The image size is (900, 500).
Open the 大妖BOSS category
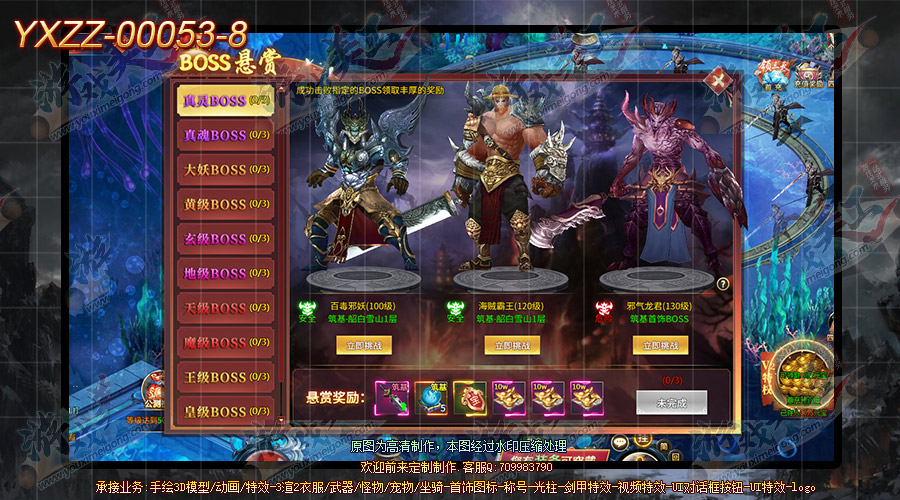[225, 169]
